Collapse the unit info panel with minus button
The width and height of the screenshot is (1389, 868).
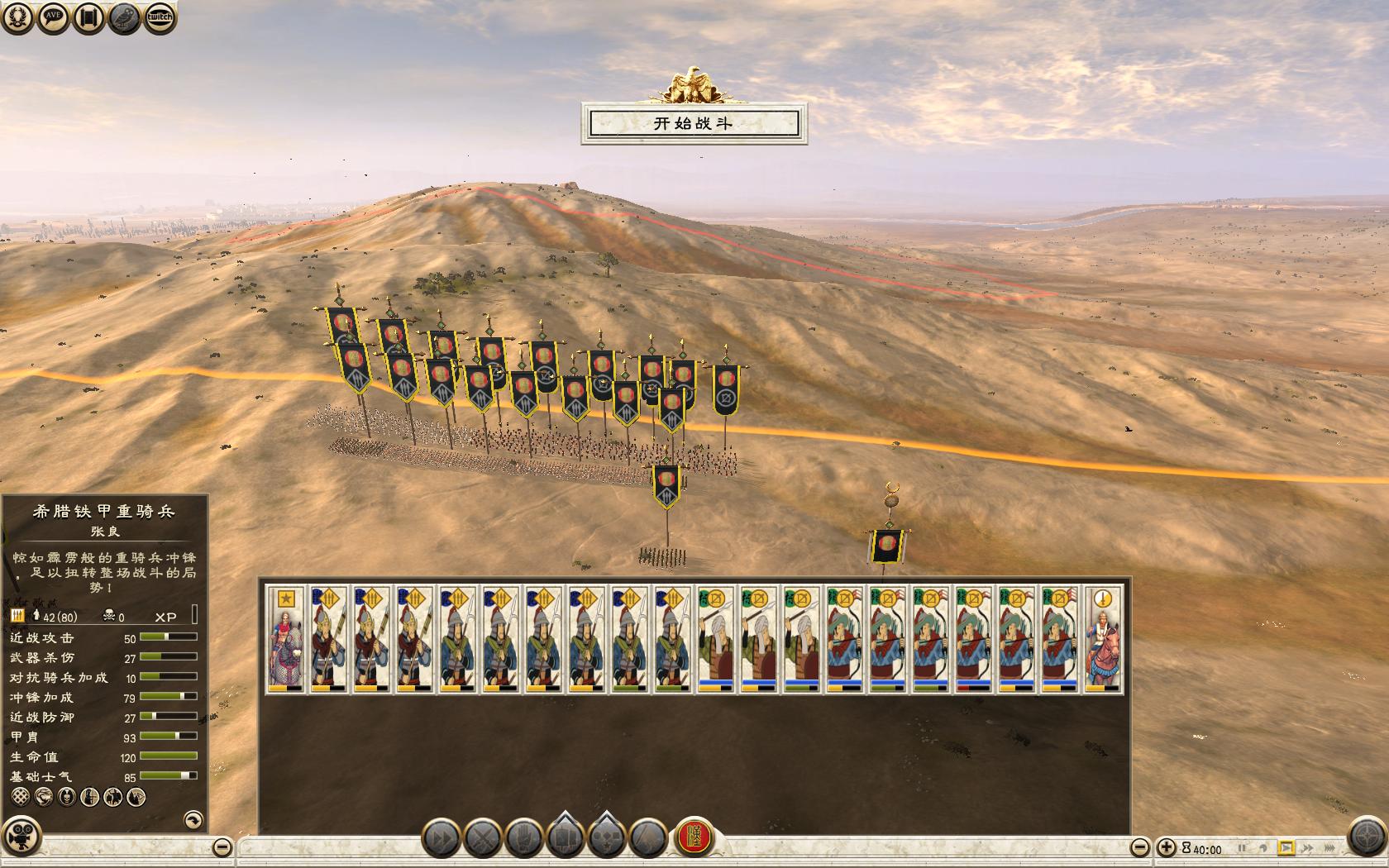pyautogui.click(x=222, y=847)
